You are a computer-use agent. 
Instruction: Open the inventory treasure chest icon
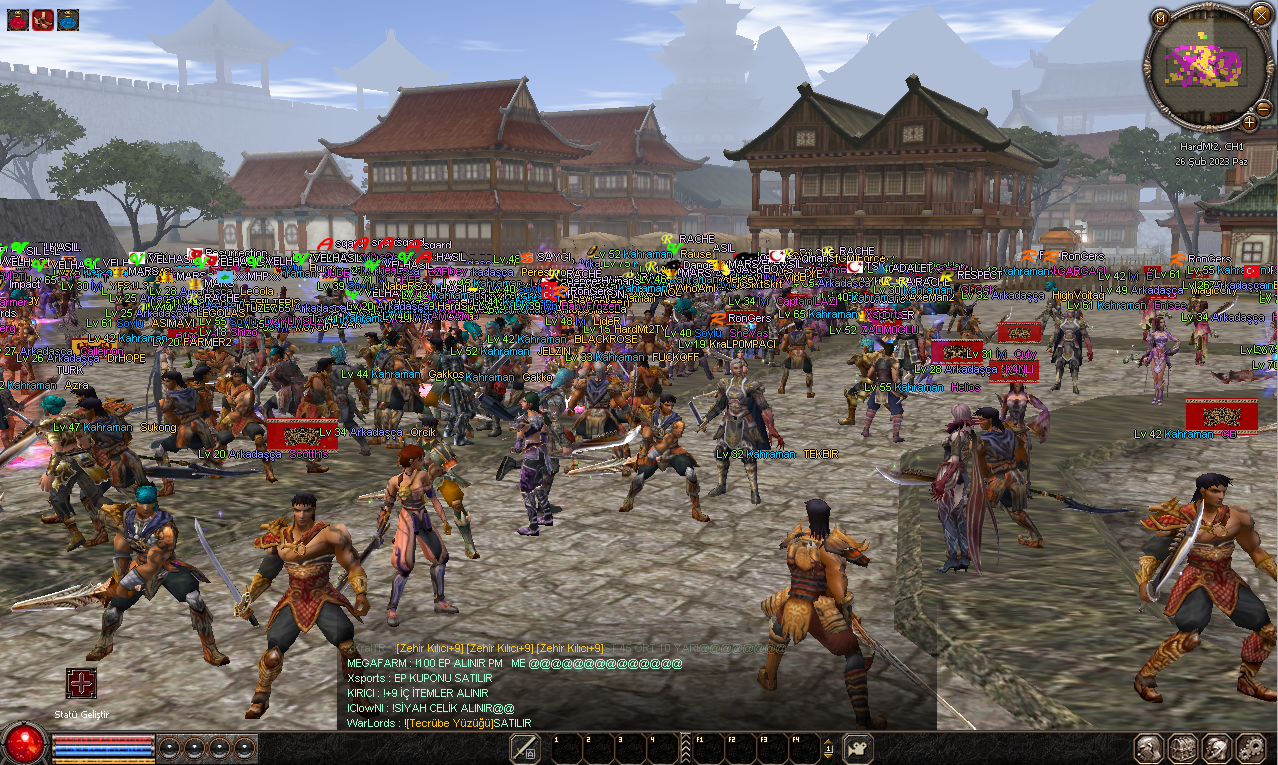(x=1183, y=748)
